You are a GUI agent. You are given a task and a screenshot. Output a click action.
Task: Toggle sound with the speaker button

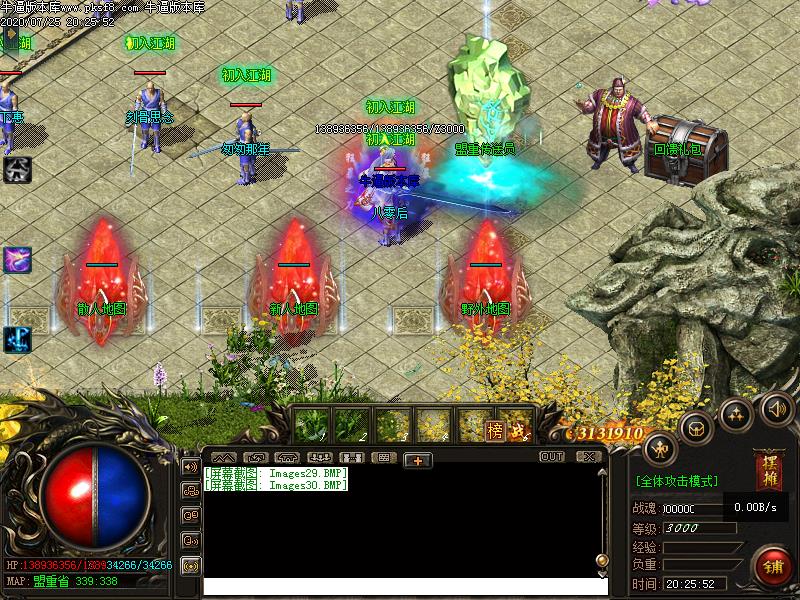coord(776,407)
